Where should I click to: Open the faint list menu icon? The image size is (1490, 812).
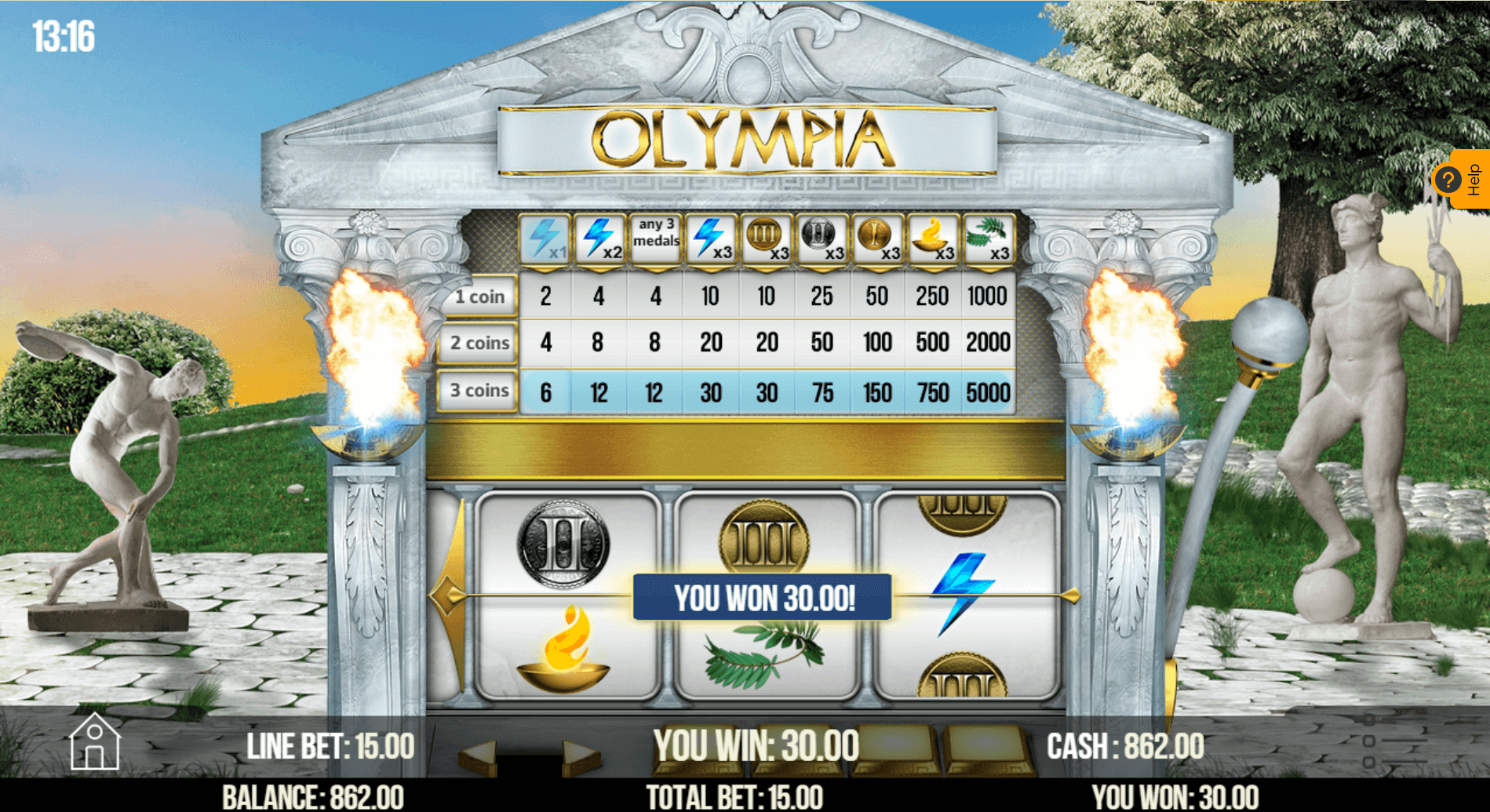pyautogui.click(x=1396, y=741)
